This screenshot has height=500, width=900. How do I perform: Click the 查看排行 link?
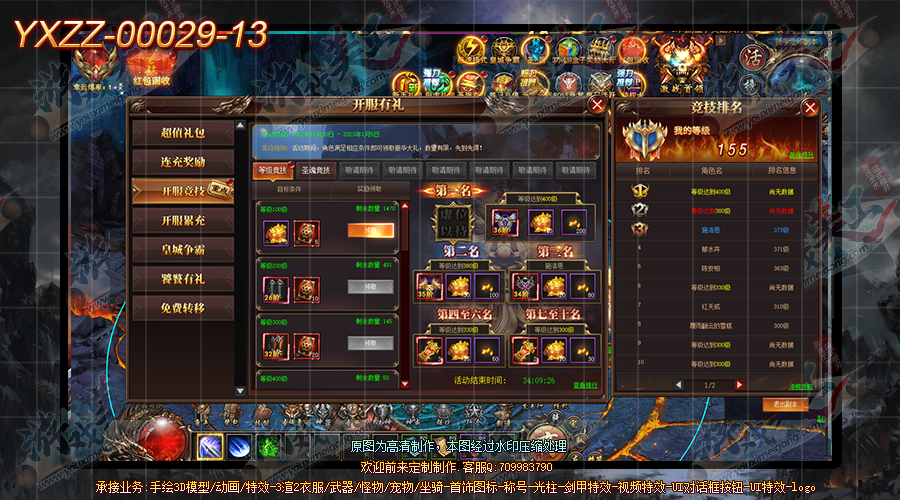coord(585,385)
